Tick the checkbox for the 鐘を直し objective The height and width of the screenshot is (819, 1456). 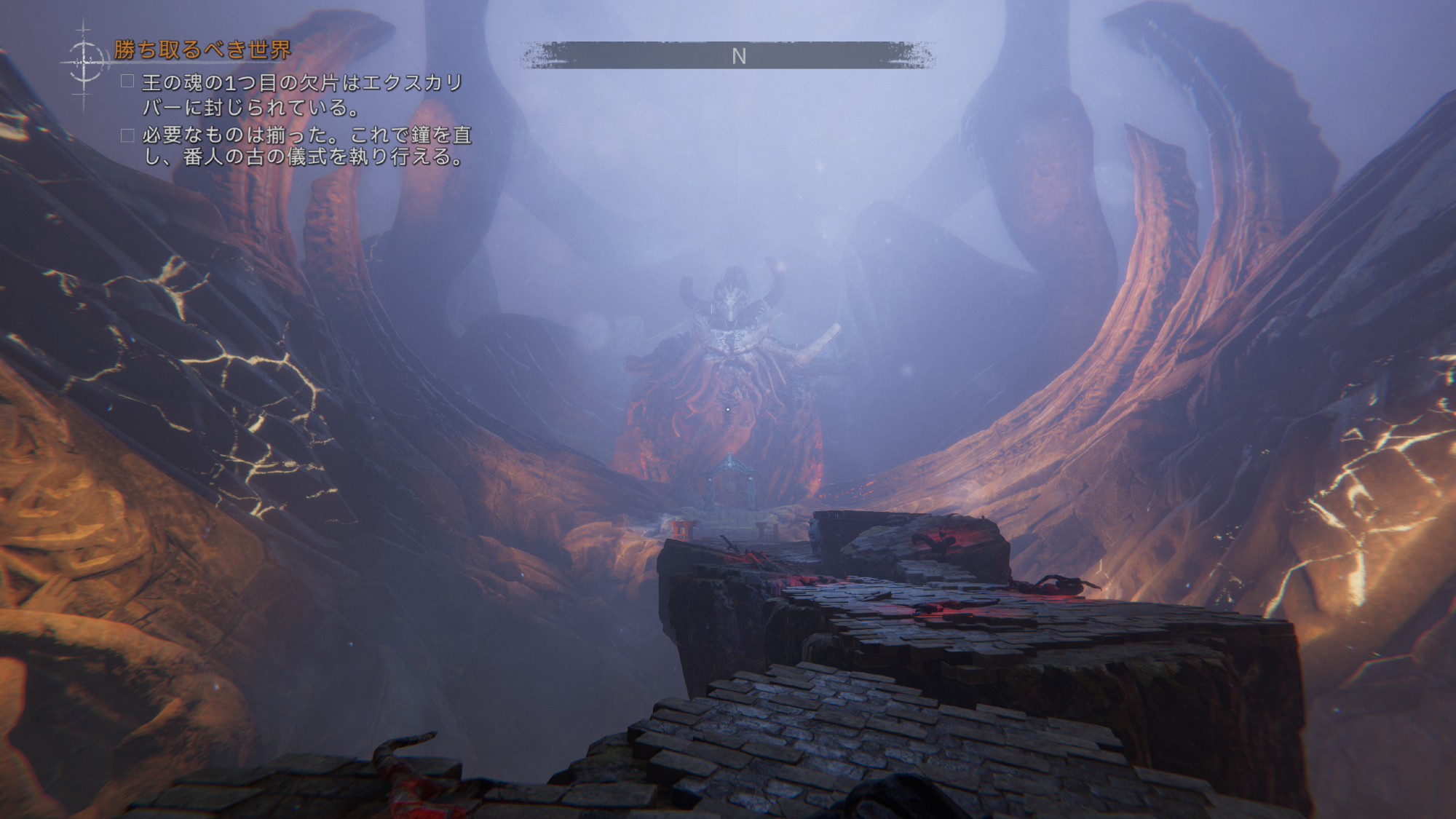[x=127, y=135]
